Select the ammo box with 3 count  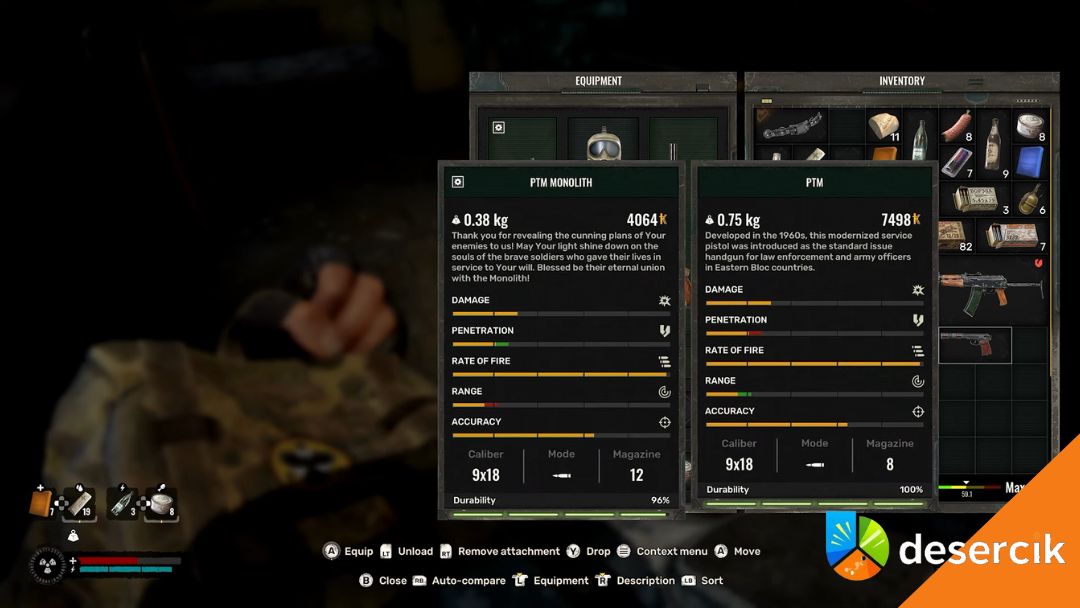pyautogui.click(x=975, y=197)
